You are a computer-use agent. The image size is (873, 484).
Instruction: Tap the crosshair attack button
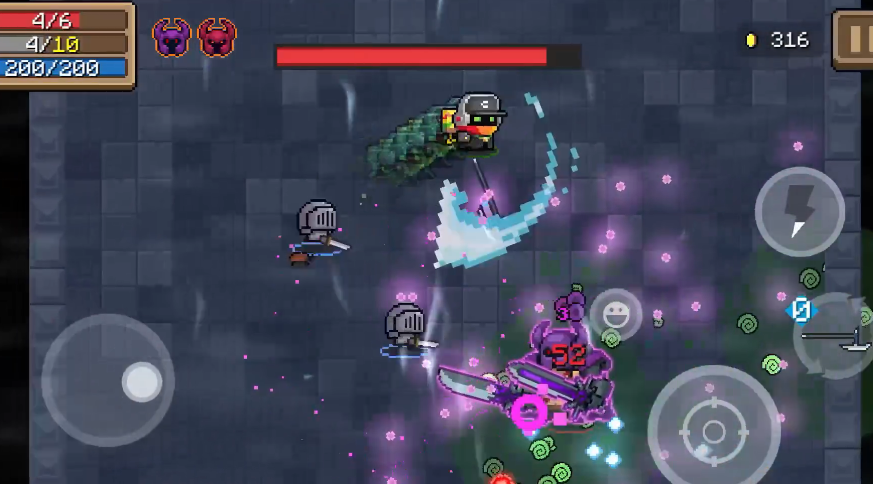pos(713,431)
